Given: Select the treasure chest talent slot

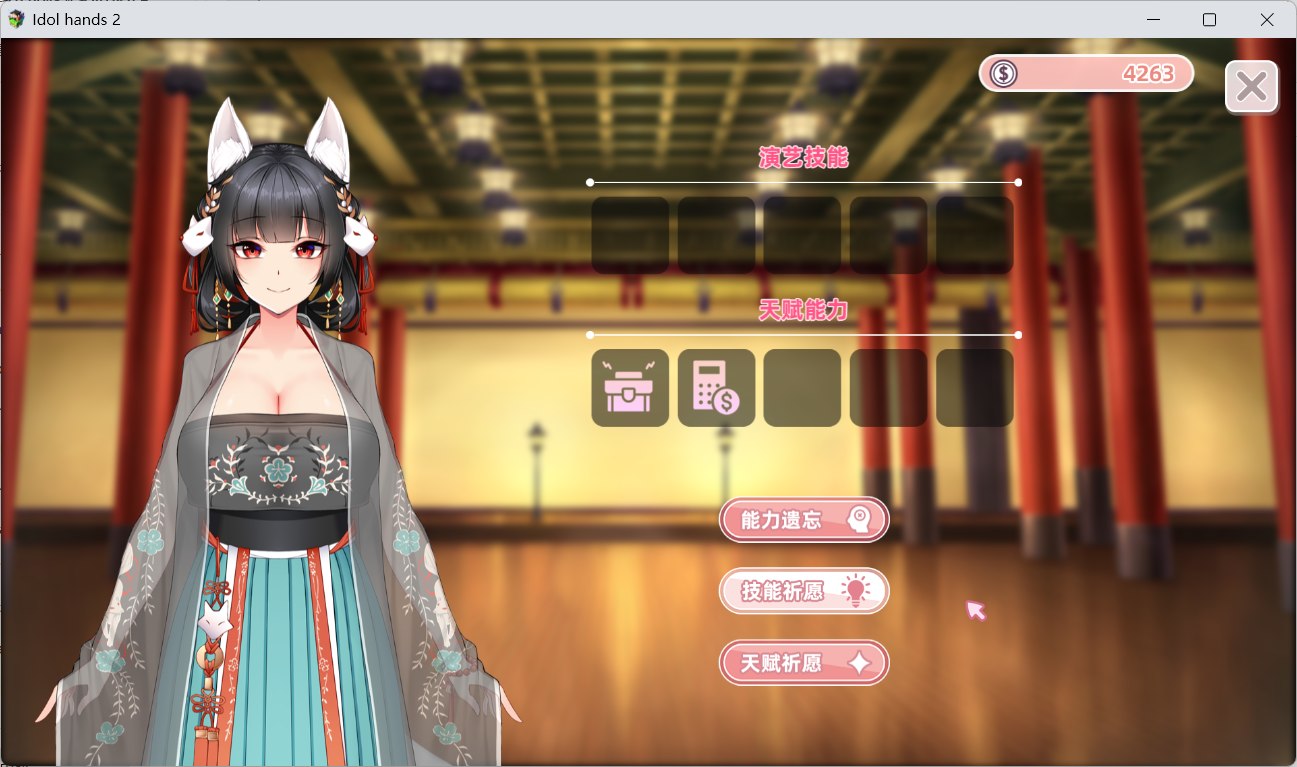Looking at the screenshot, I should point(630,388).
